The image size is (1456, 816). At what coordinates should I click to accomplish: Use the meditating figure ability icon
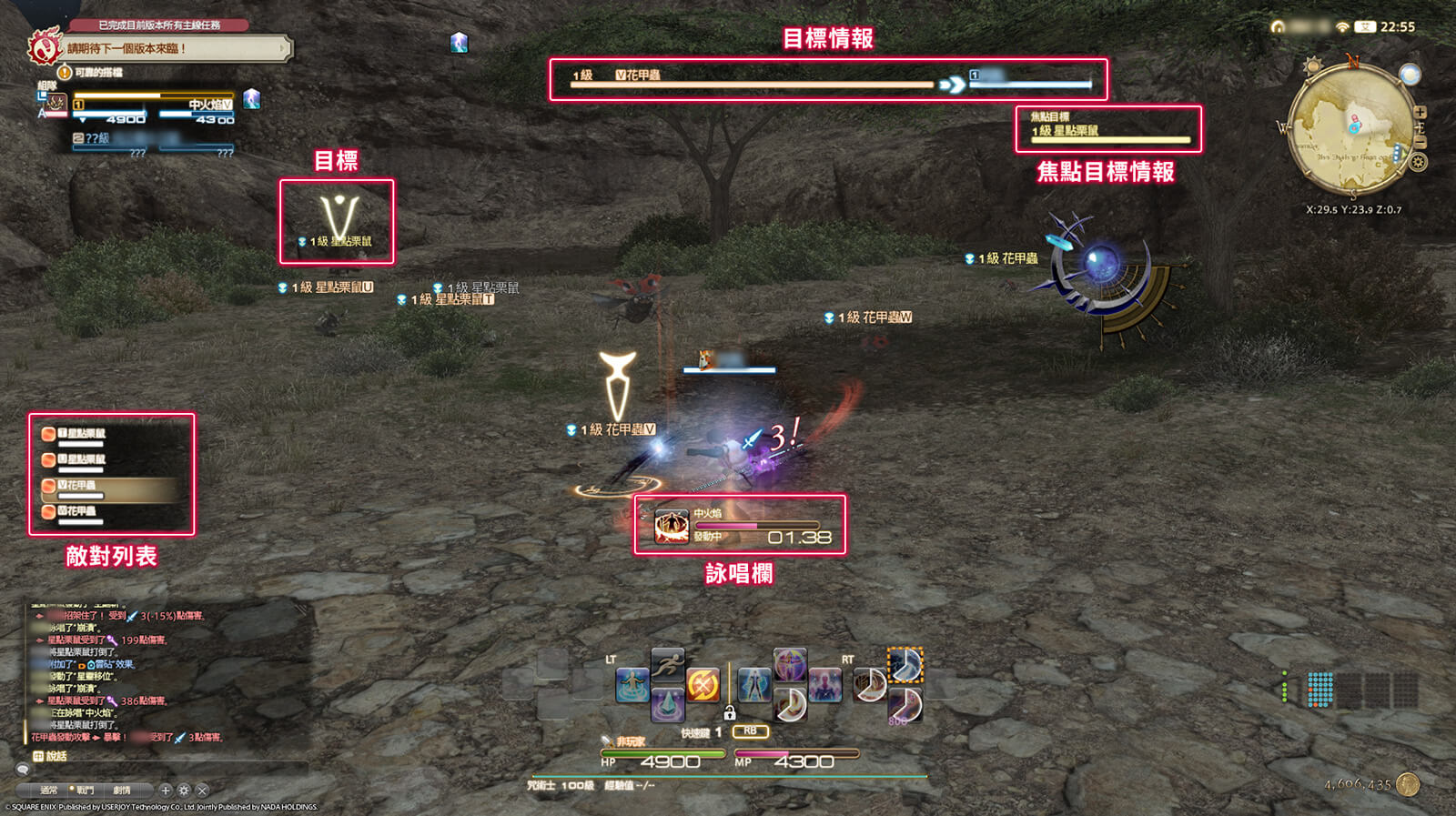tap(632, 685)
